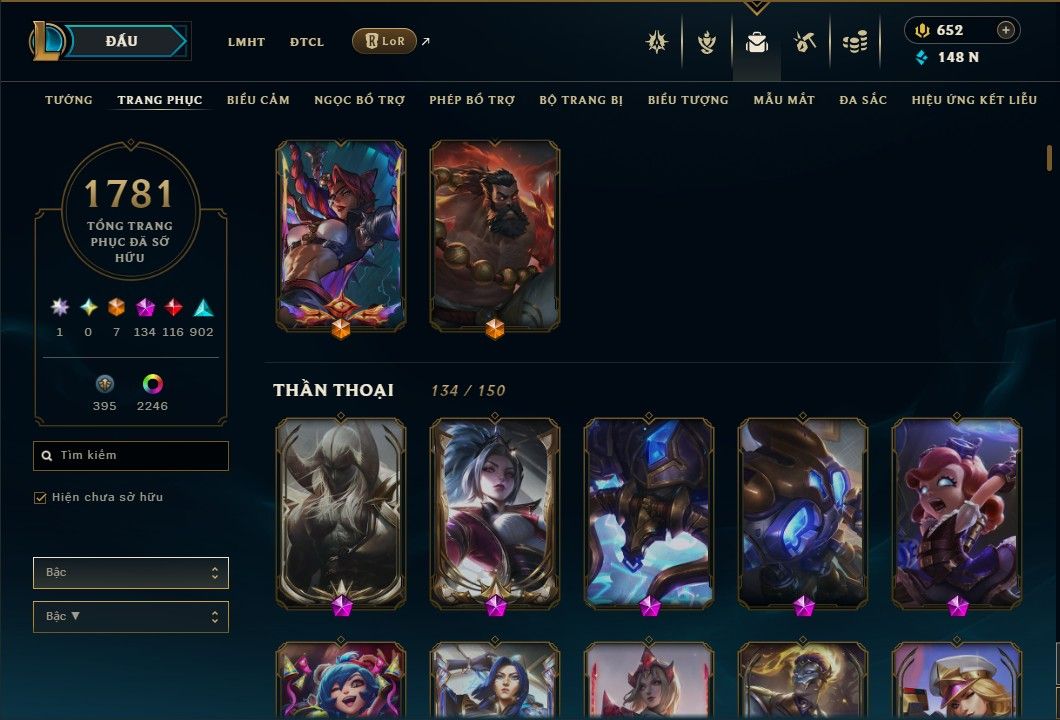Select the BIỂU CẢM tab

(x=258, y=100)
